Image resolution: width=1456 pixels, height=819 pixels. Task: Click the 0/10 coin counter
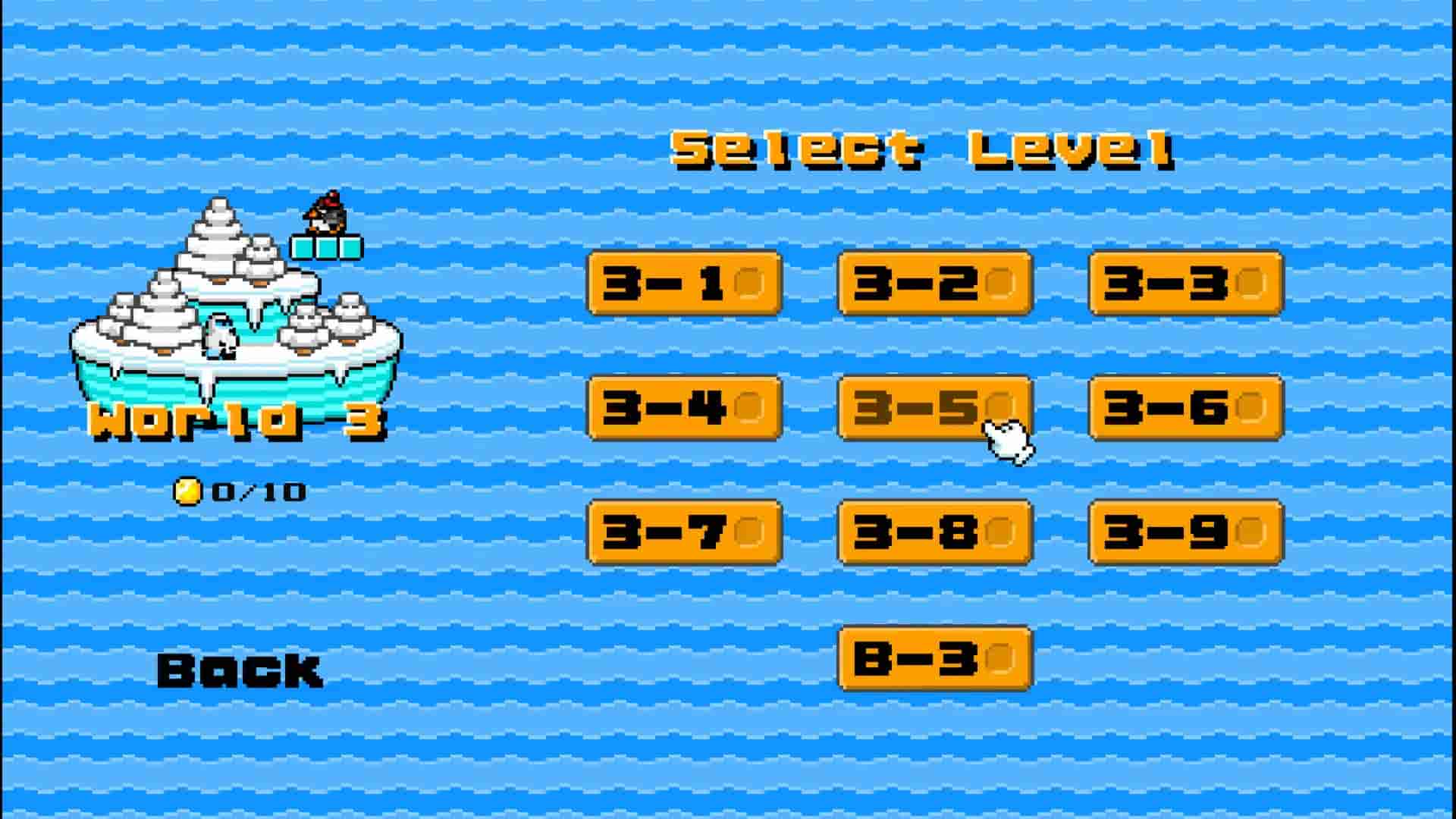[258, 491]
